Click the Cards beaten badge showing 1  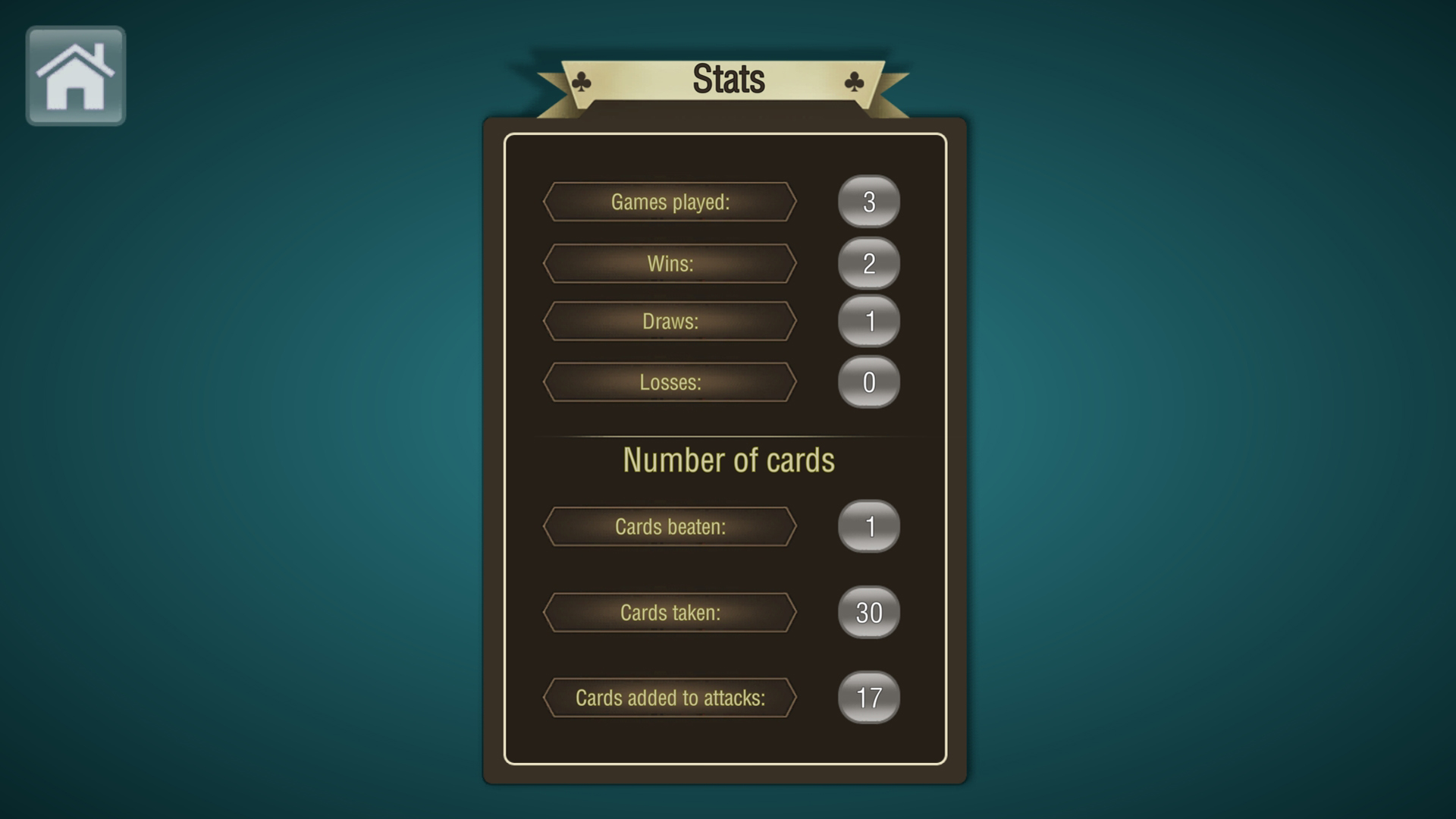pyautogui.click(x=869, y=526)
